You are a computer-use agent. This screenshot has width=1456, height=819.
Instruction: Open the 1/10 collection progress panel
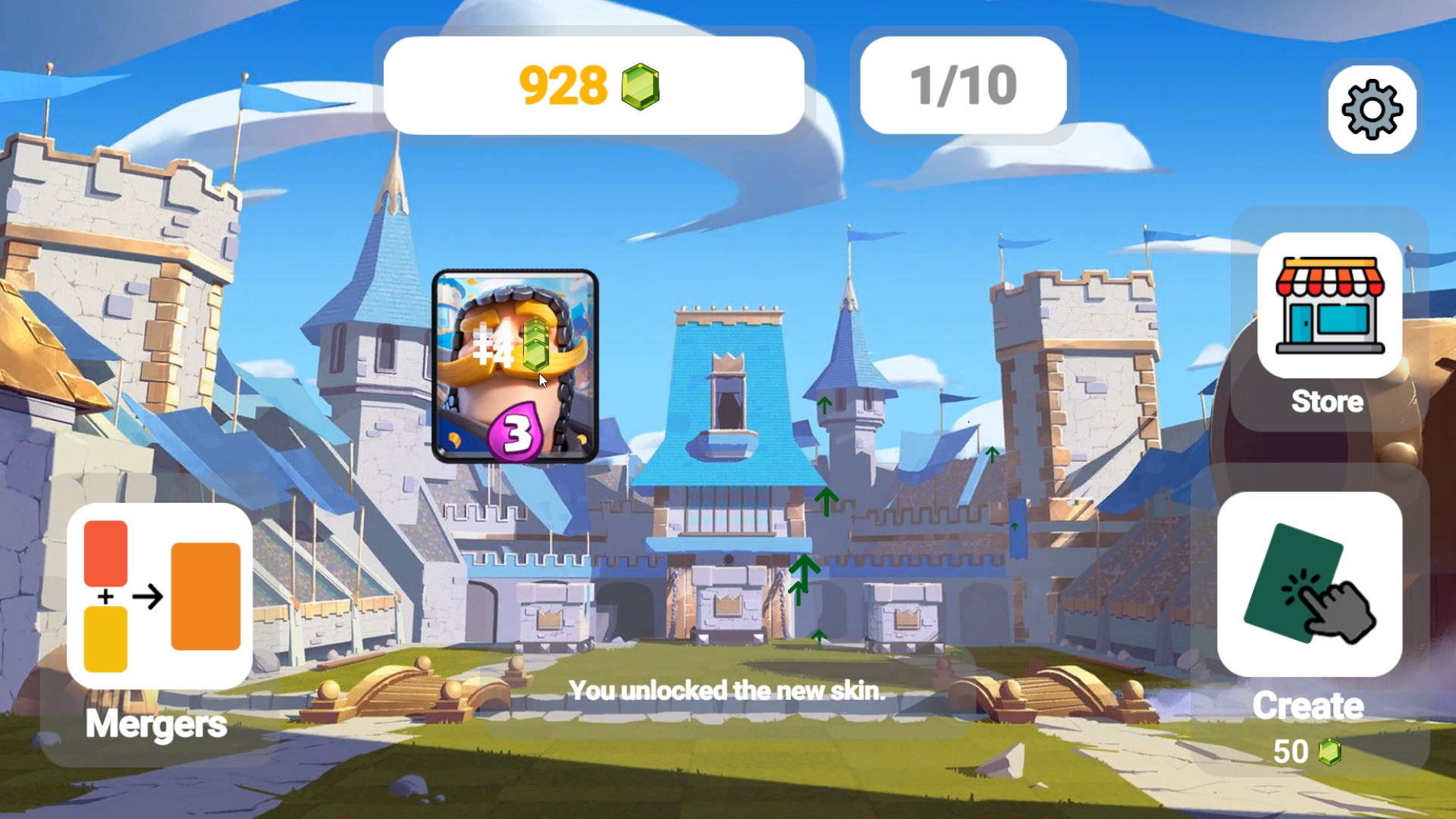pos(963,85)
